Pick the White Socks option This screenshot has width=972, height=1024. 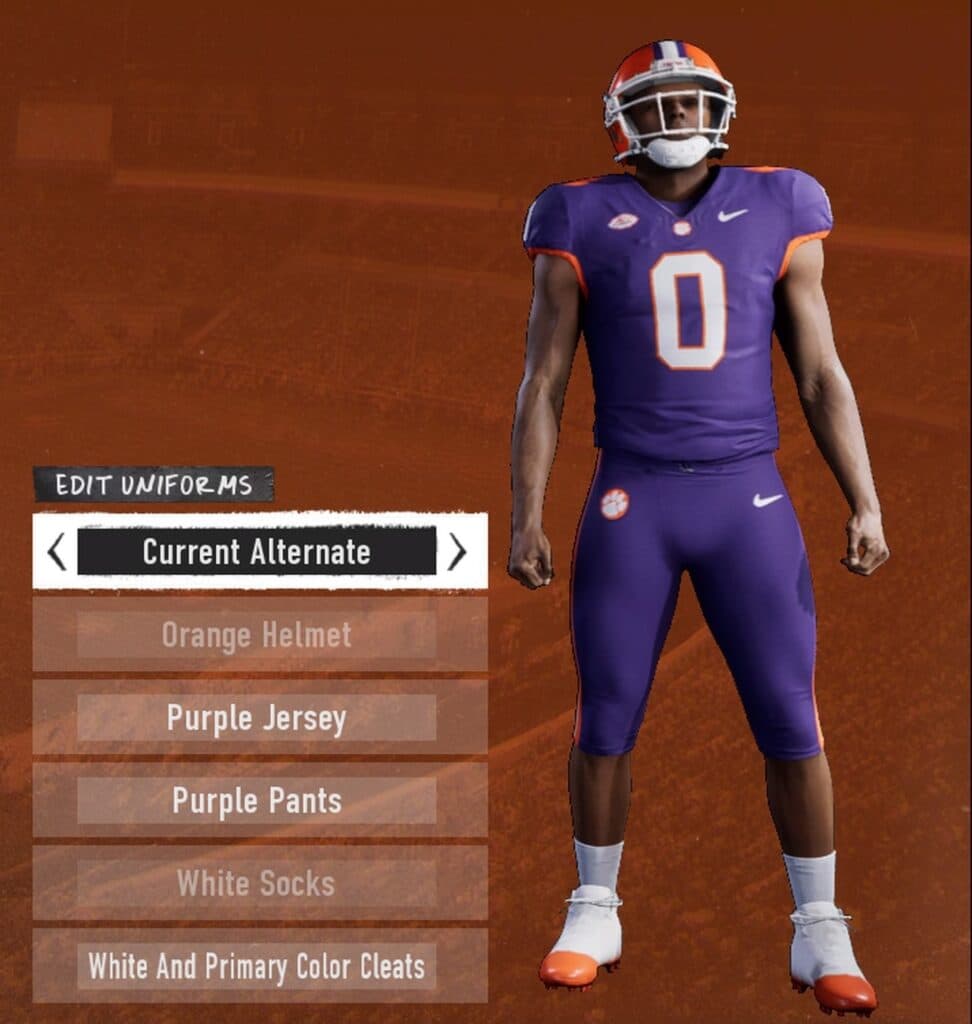point(257,884)
